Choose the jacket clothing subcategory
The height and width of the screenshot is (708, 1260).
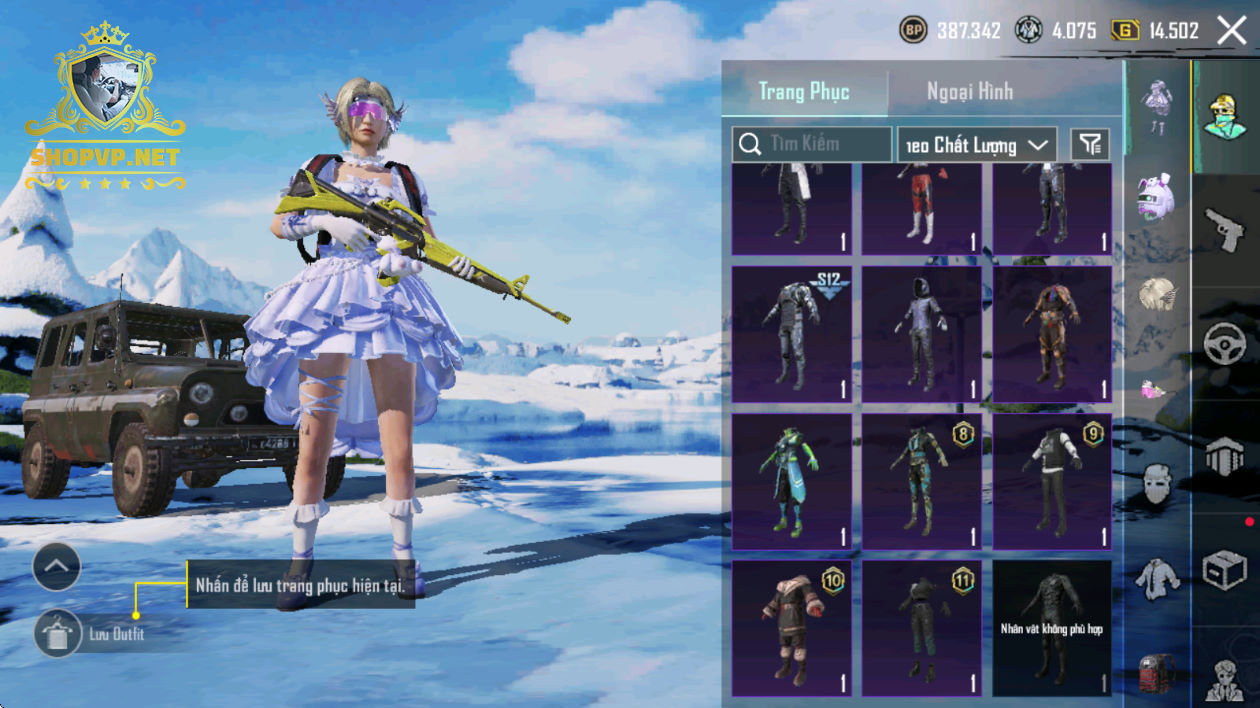(1156, 580)
